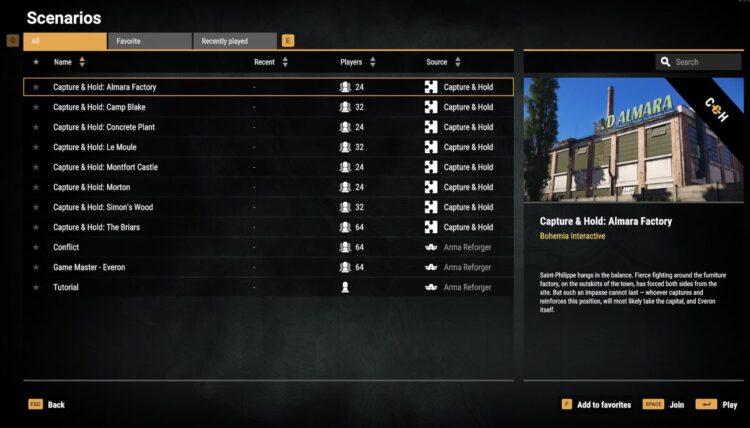Select Game Master - Everon scenario

89,267
